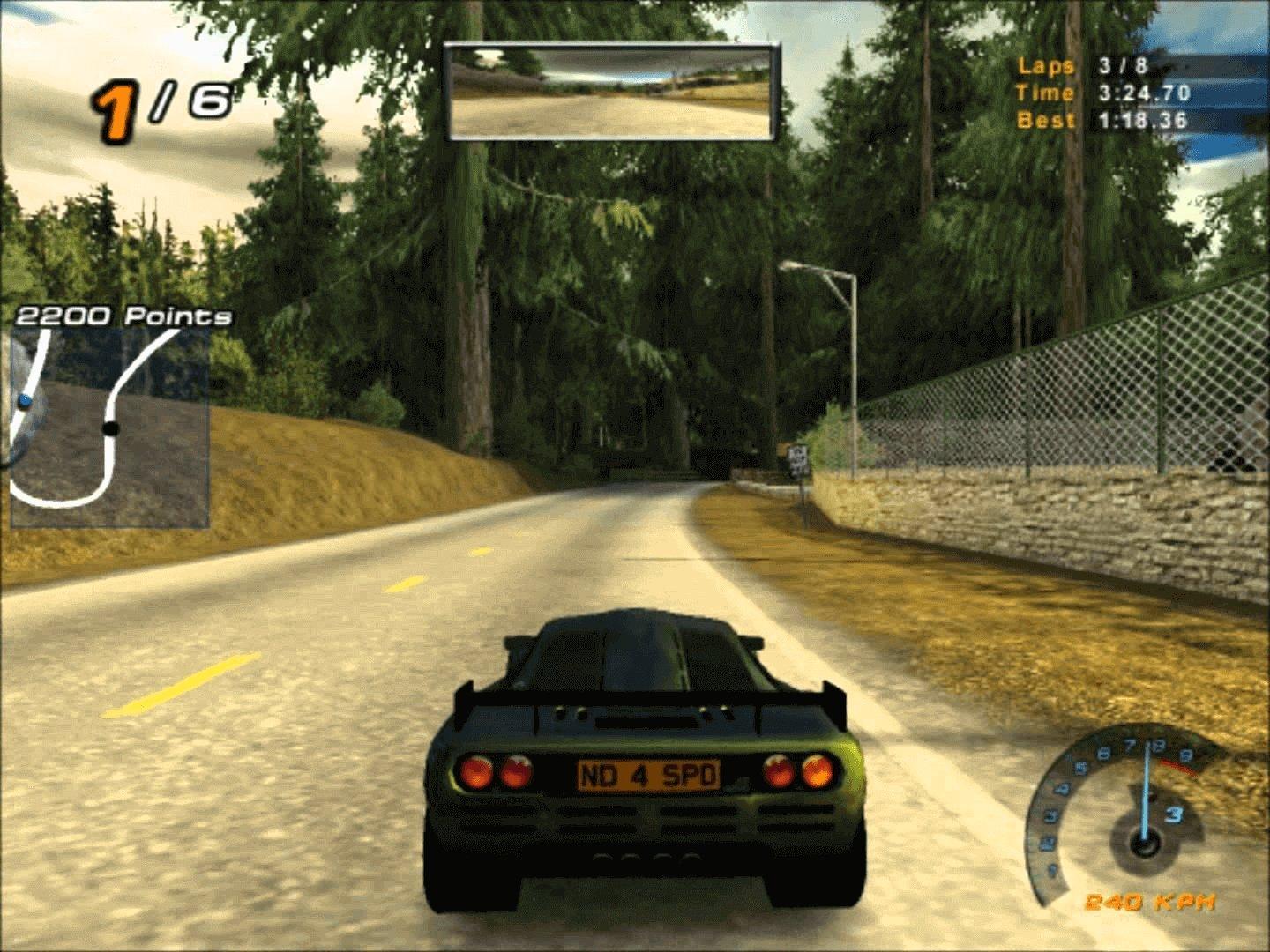
Task: Select the 2200 Points label
Action: point(123,314)
